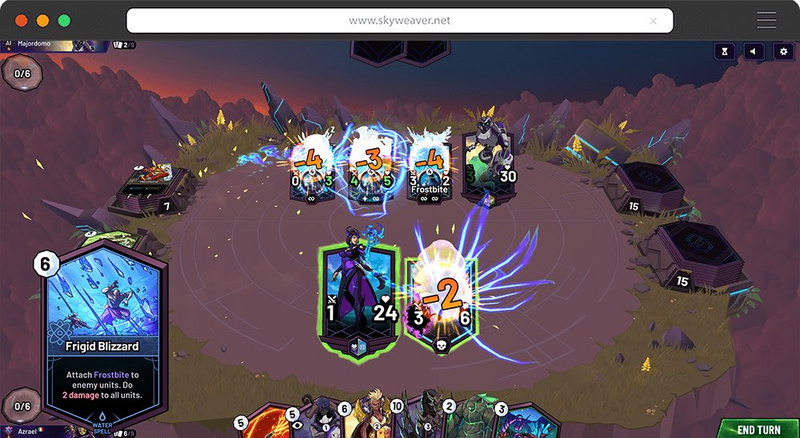
Task: Choose the 6-cost blonde character card
Action: click(372, 422)
